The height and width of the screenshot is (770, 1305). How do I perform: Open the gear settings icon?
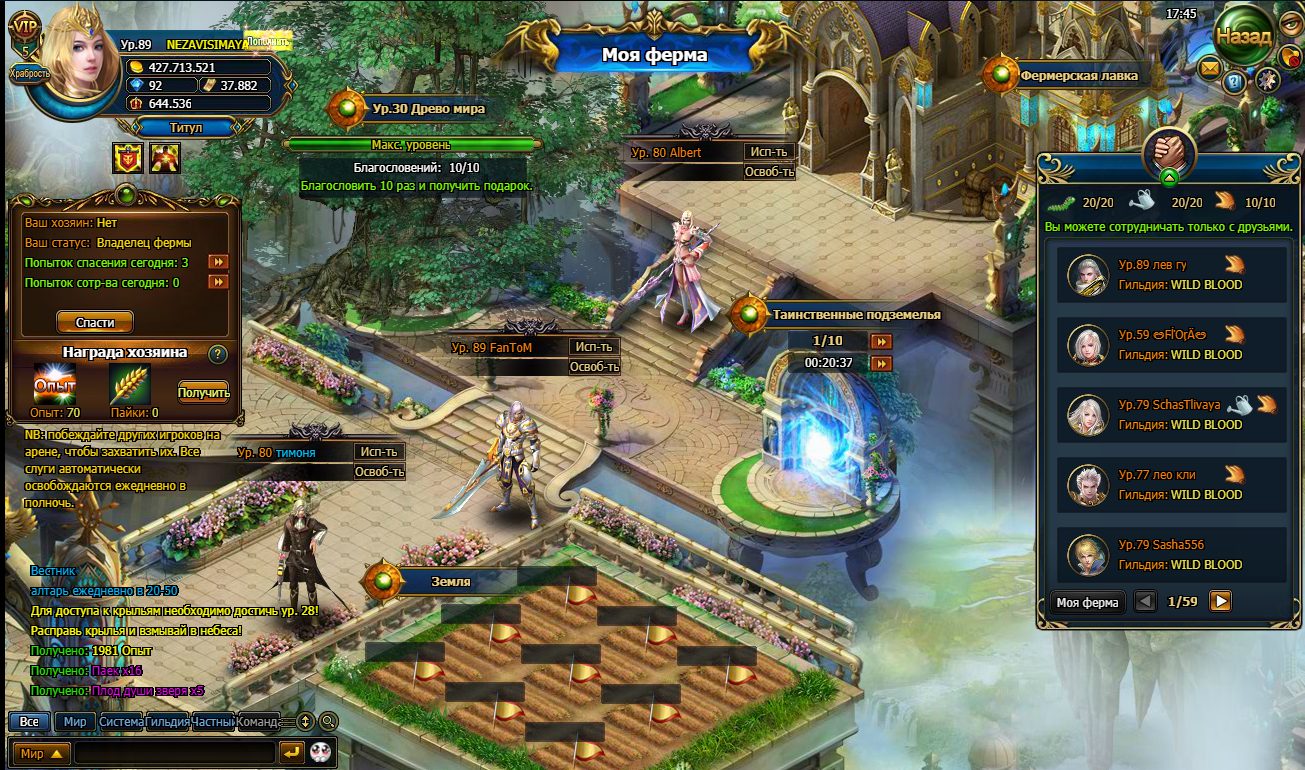click(1268, 81)
